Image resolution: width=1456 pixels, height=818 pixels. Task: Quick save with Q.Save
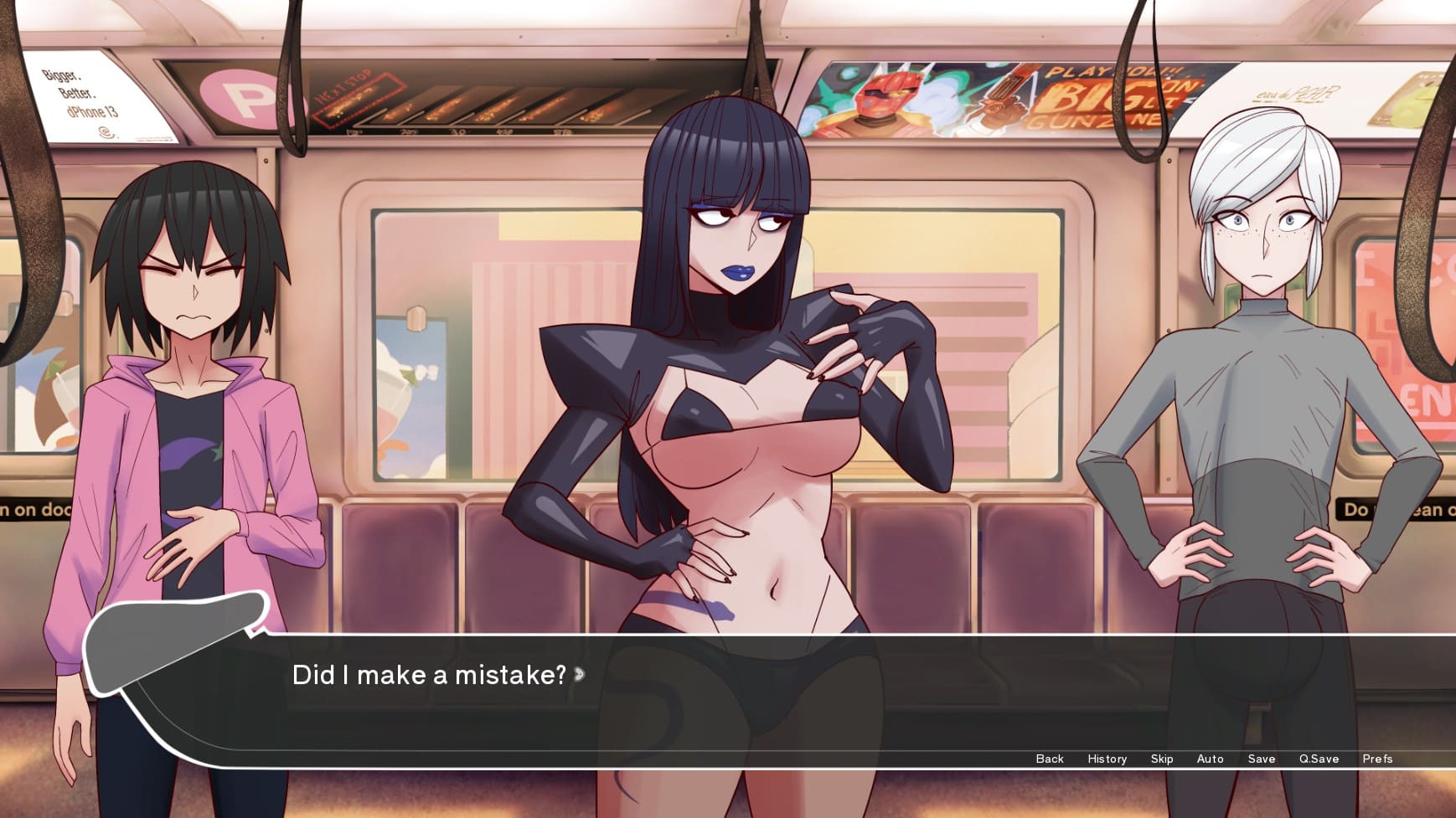pyautogui.click(x=1319, y=759)
